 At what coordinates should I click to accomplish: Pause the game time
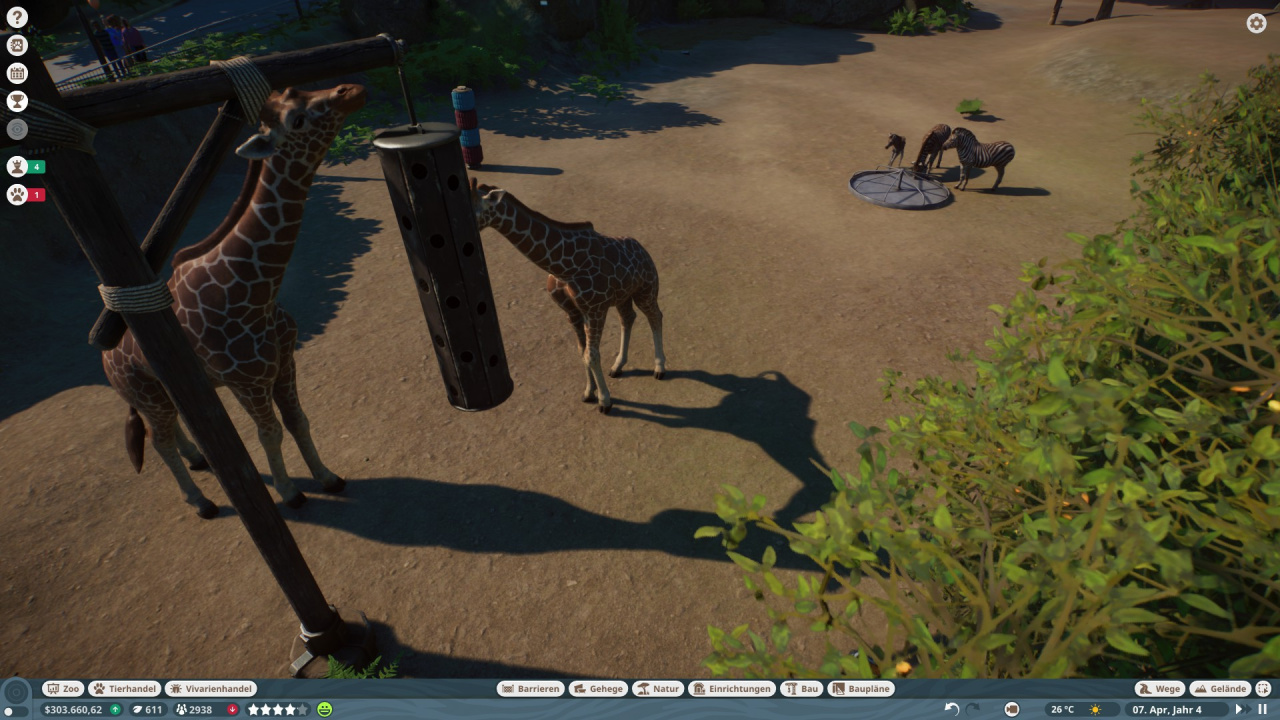pyautogui.click(x=1262, y=709)
